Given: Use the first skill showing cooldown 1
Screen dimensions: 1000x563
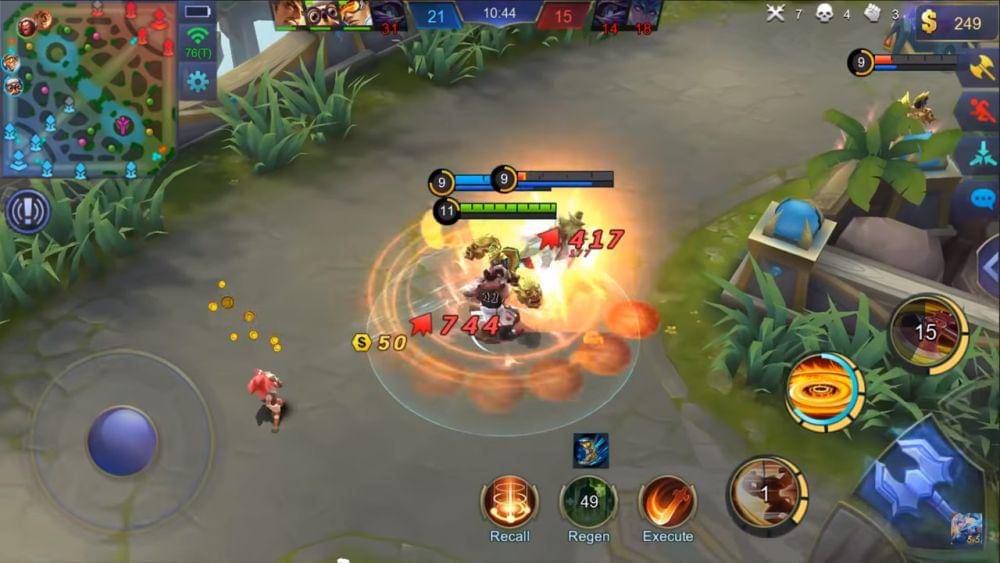Looking at the screenshot, I should pos(766,492).
